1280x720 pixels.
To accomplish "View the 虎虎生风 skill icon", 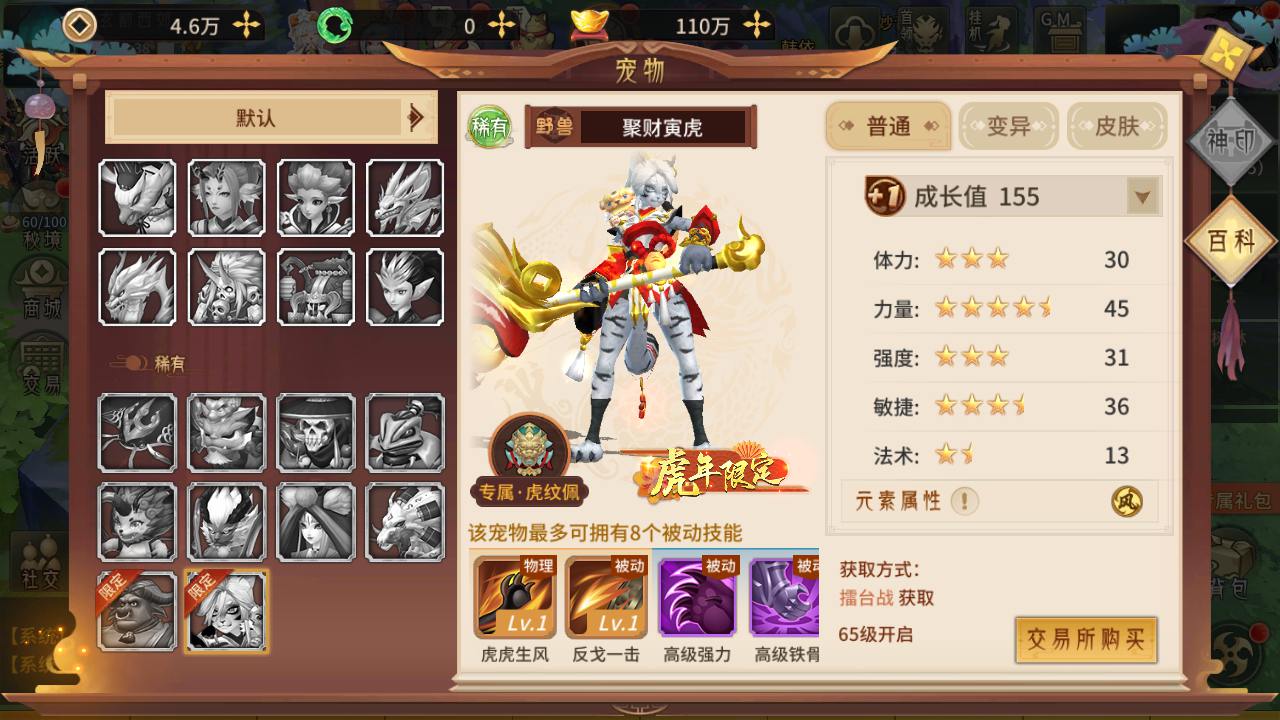I will (514, 597).
